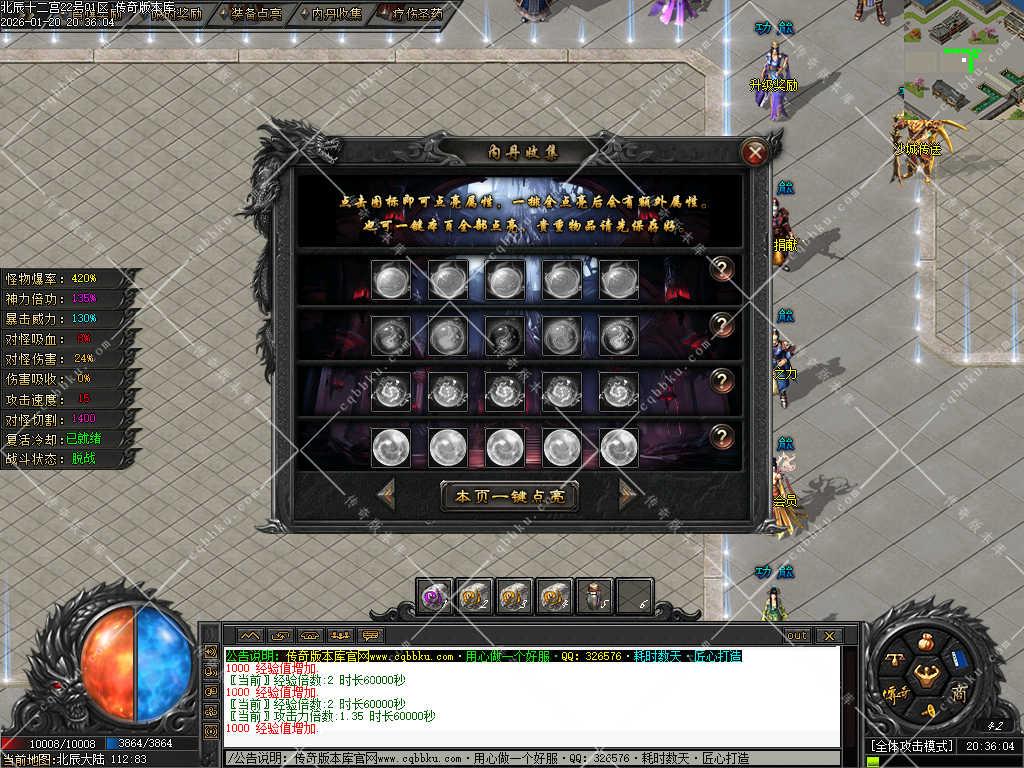Click the 本页一键点亮 button

coord(509,496)
